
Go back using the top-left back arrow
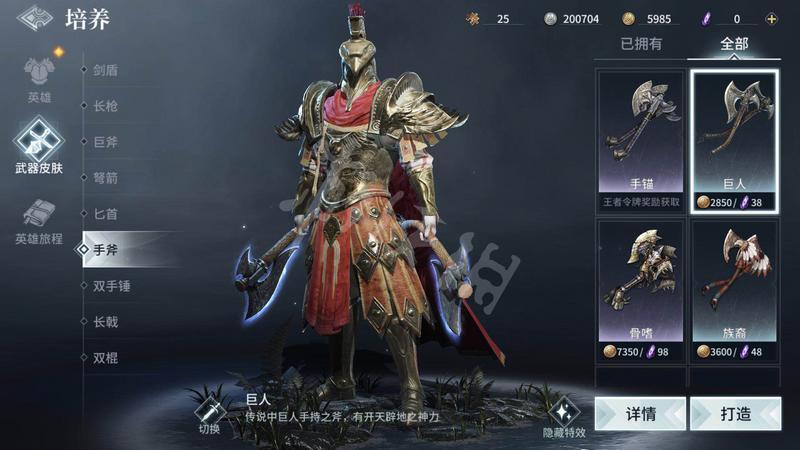click(35, 19)
